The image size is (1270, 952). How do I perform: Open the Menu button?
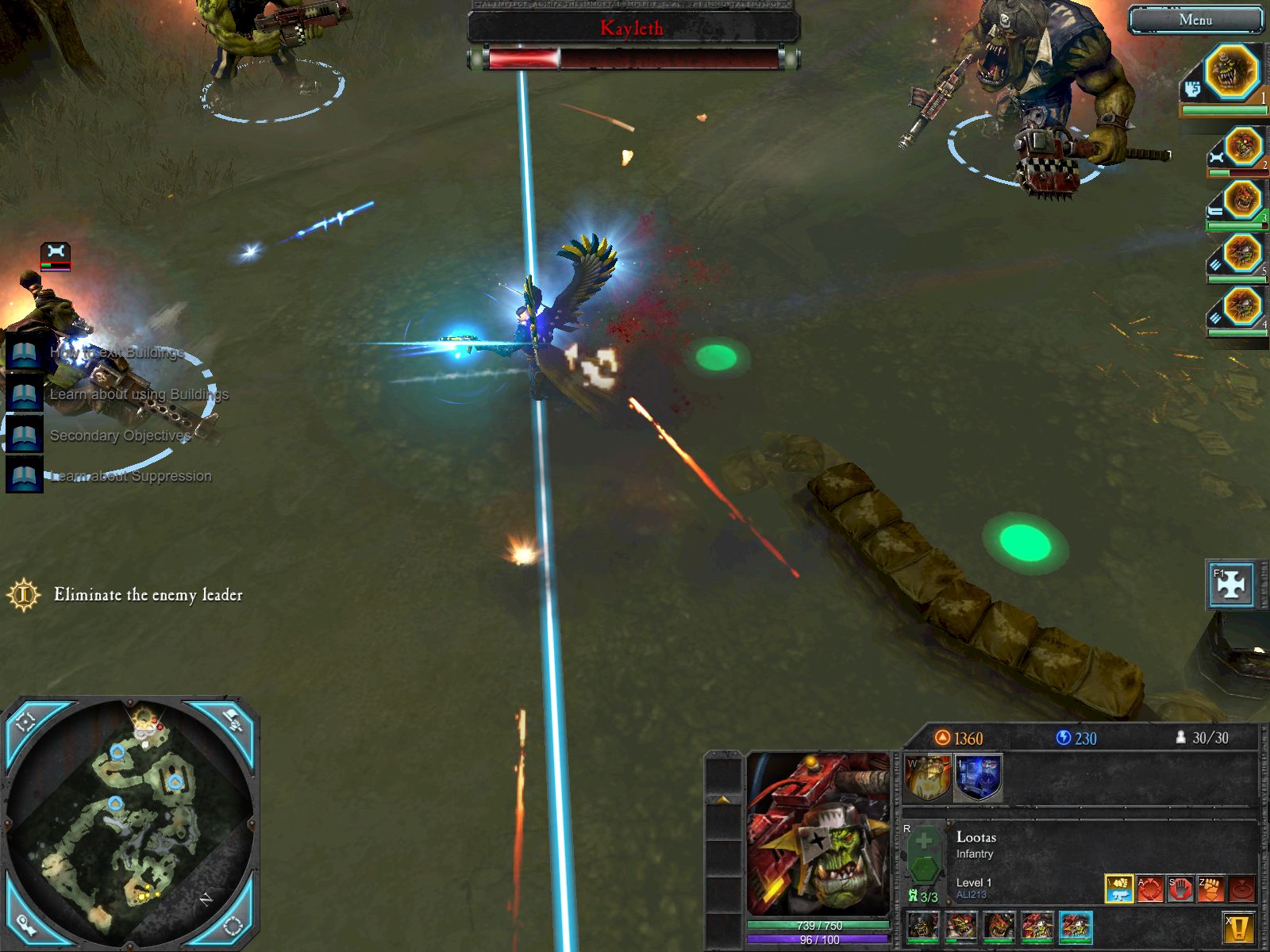[1195, 21]
